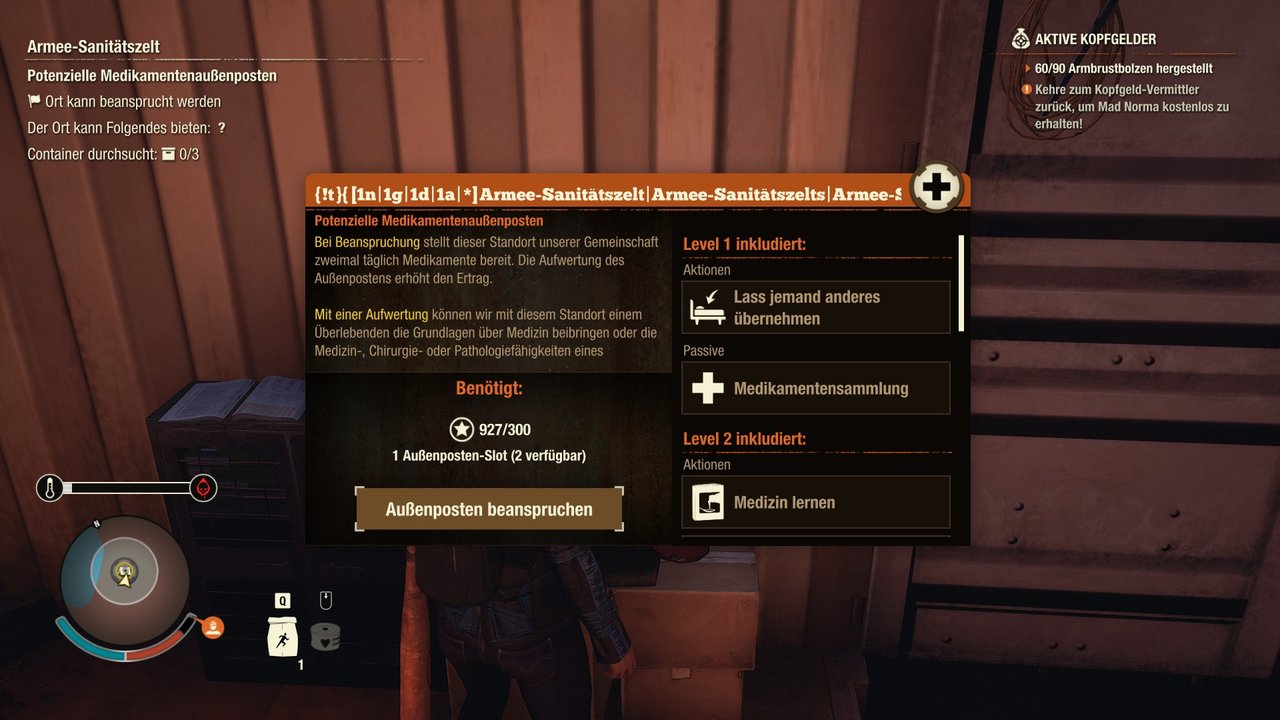Click the round medical cross emblem atop the panel

point(936,185)
